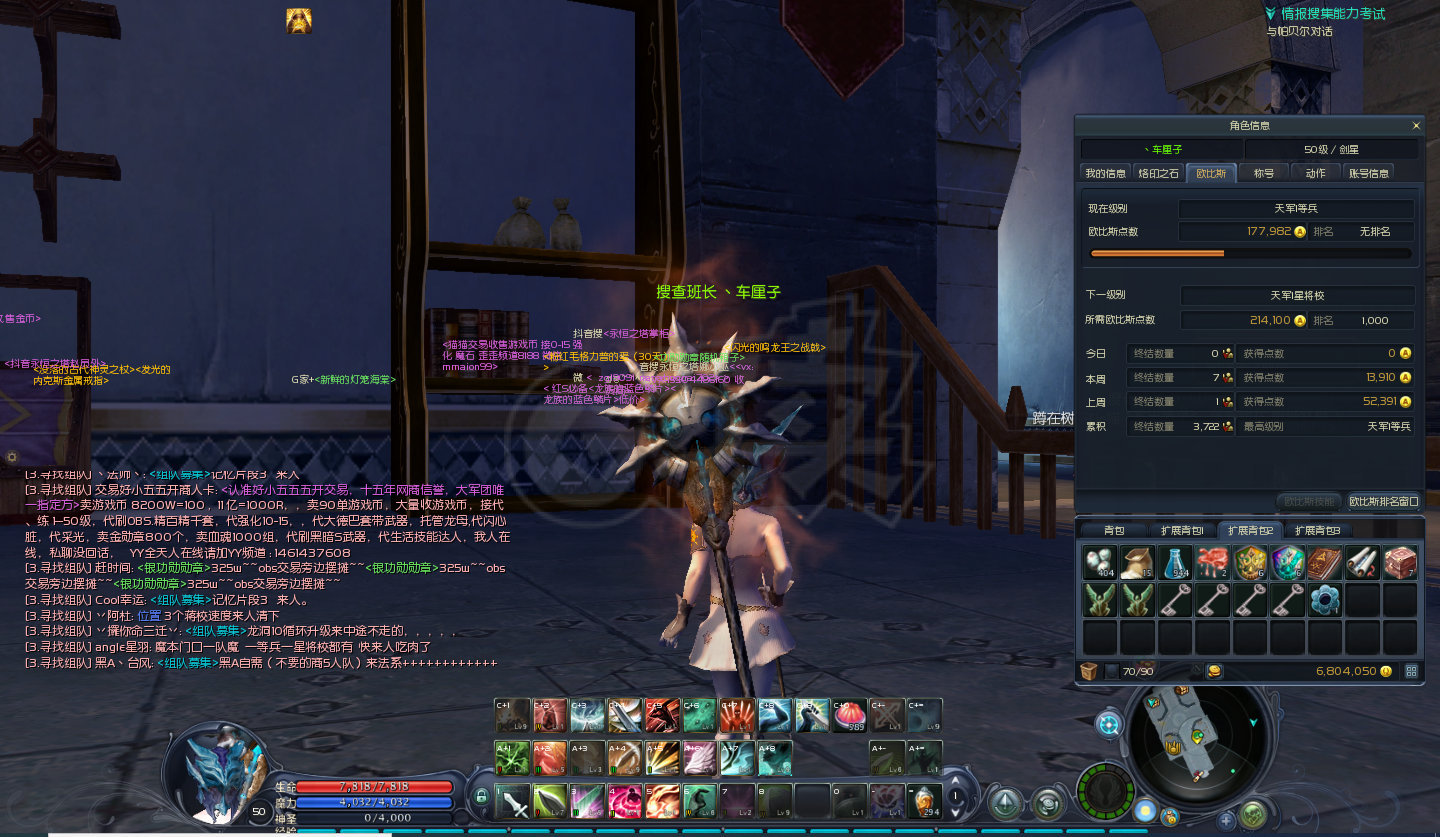Use the orange potion with 294 count
Screen dimensions: 1440x837
tap(925, 802)
